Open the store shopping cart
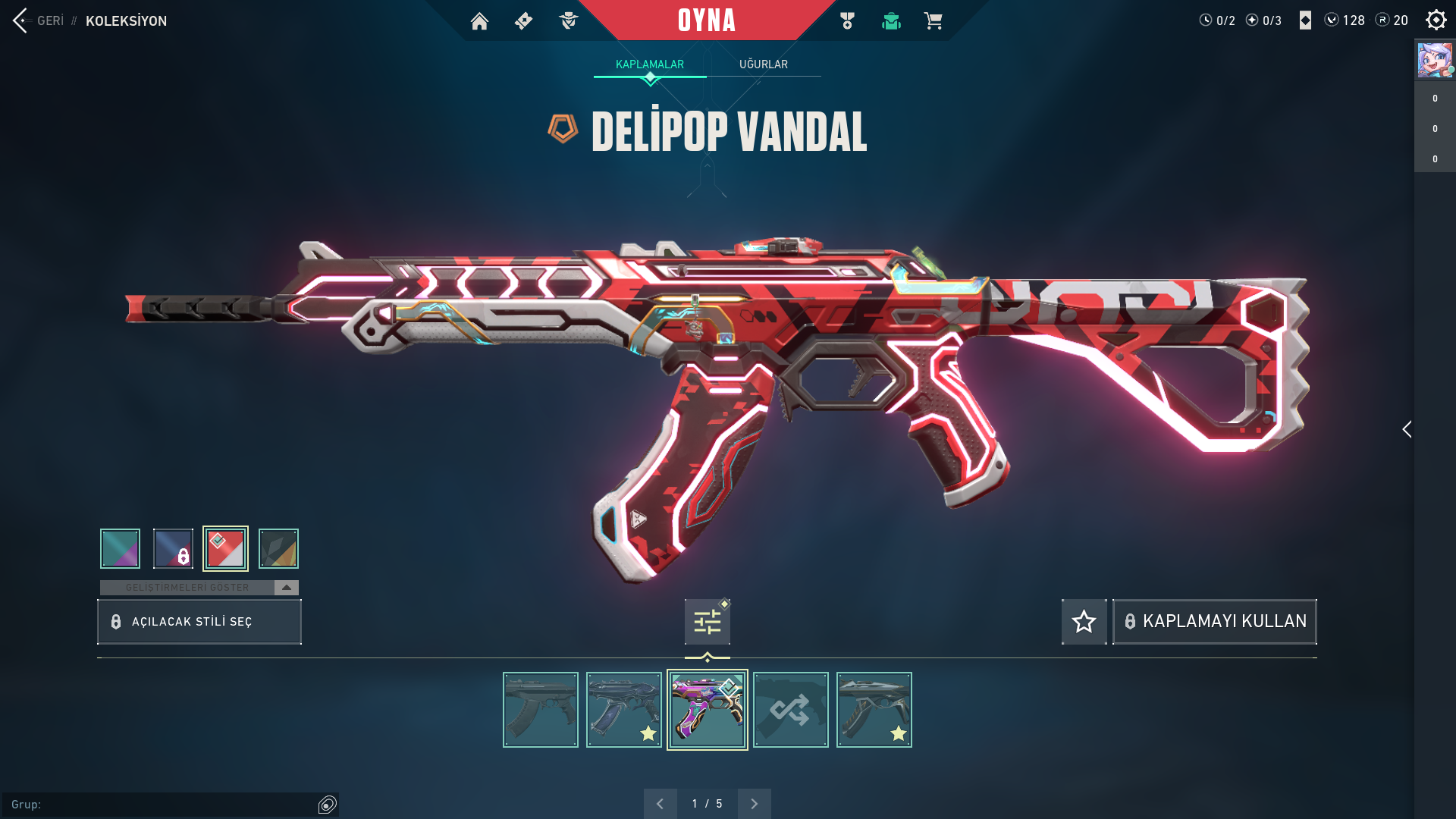The image size is (1456, 819). tap(933, 21)
